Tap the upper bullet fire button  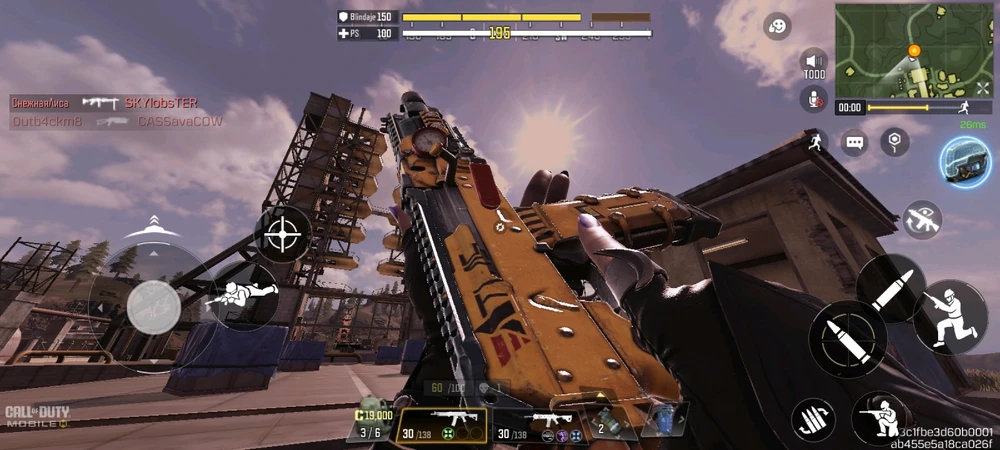click(x=890, y=287)
